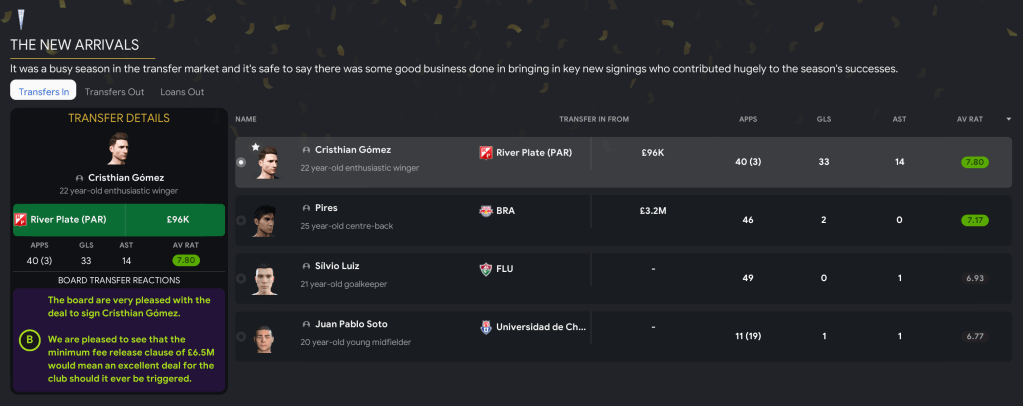Open the Transfers Out tab

pyautogui.click(x=114, y=91)
